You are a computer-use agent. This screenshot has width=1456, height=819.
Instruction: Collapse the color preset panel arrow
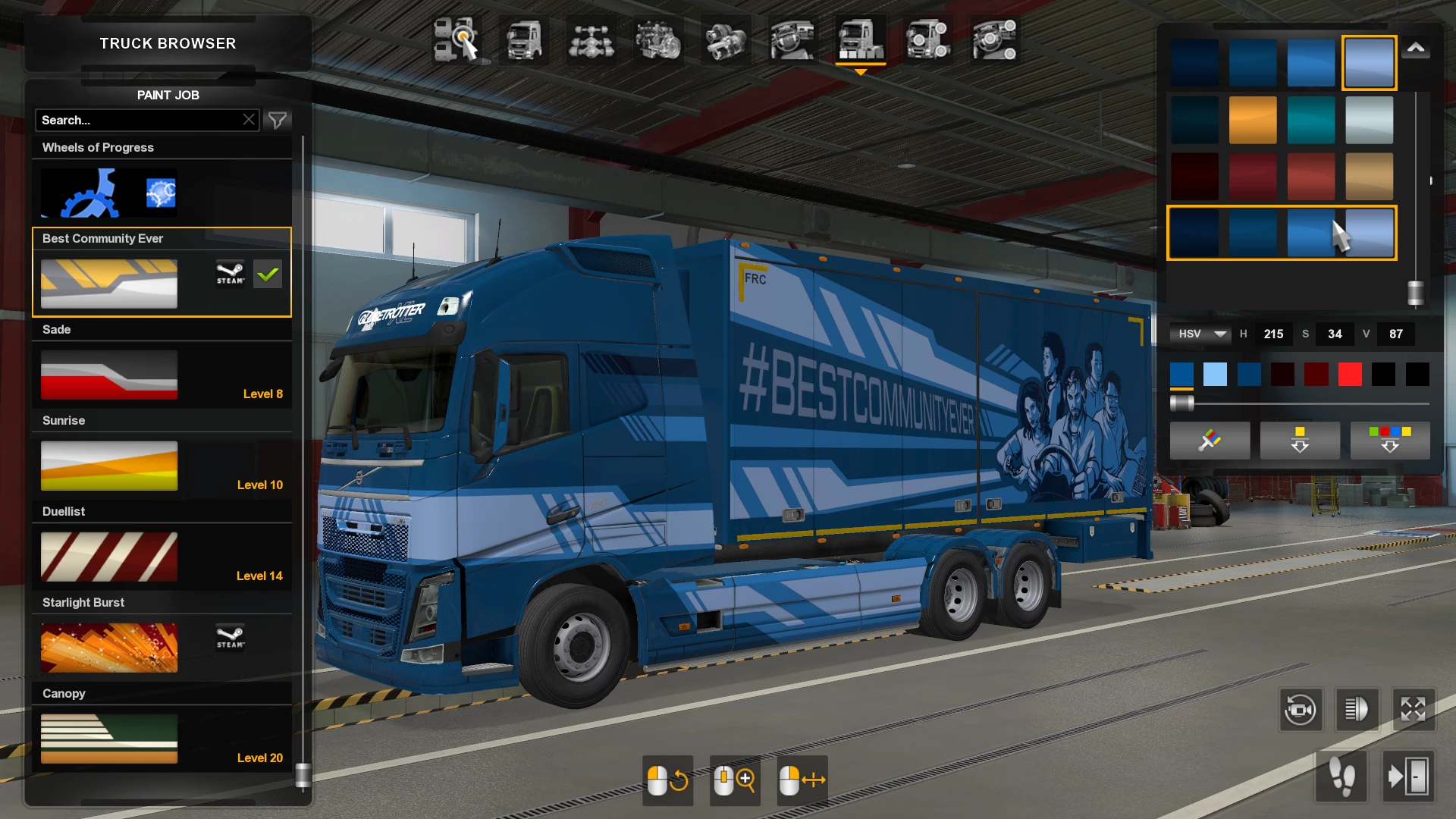click(1416, 49)
